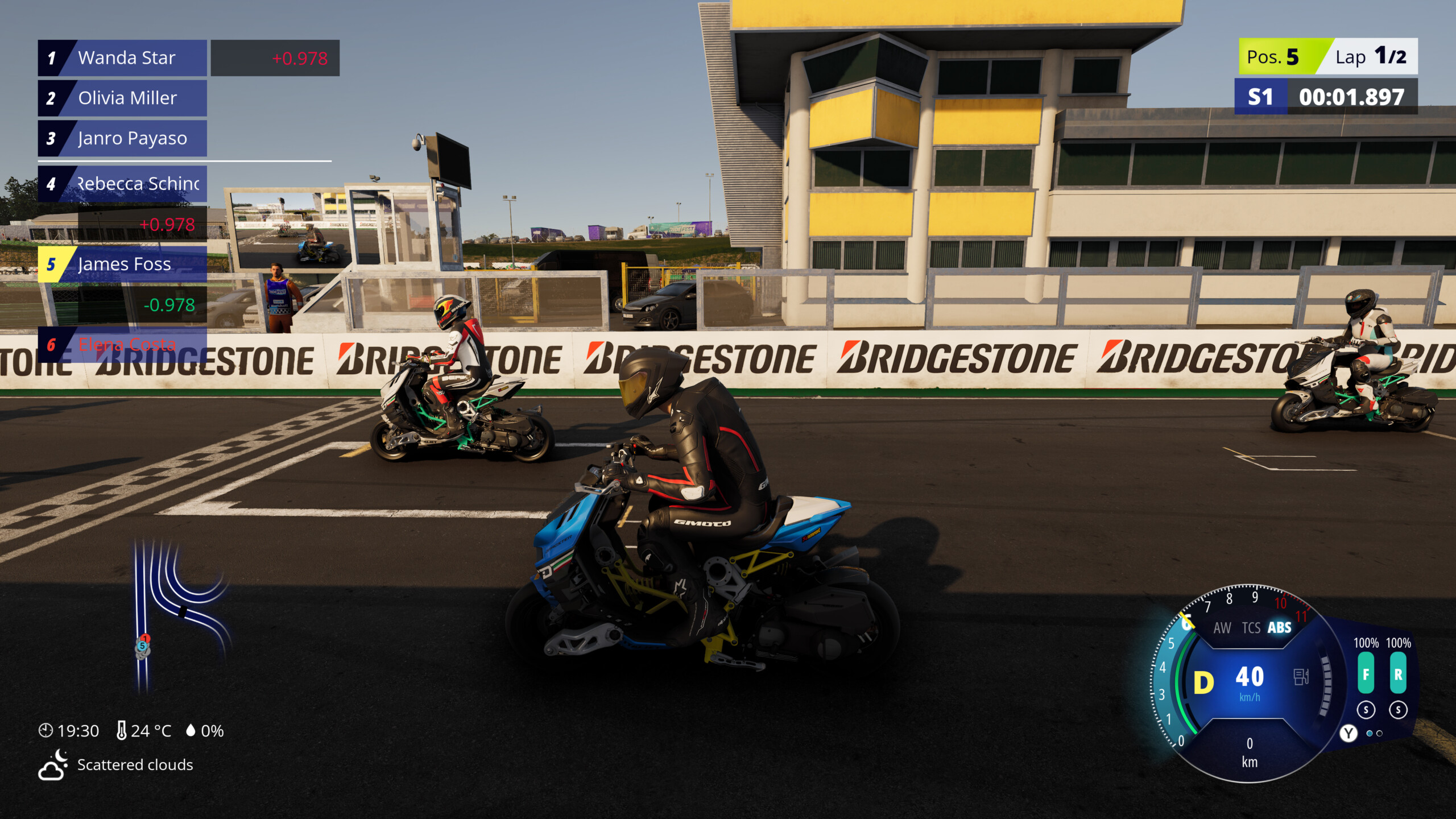
Task: Click Janro Payaso's standings entry
Action: (x=122, y=138)
